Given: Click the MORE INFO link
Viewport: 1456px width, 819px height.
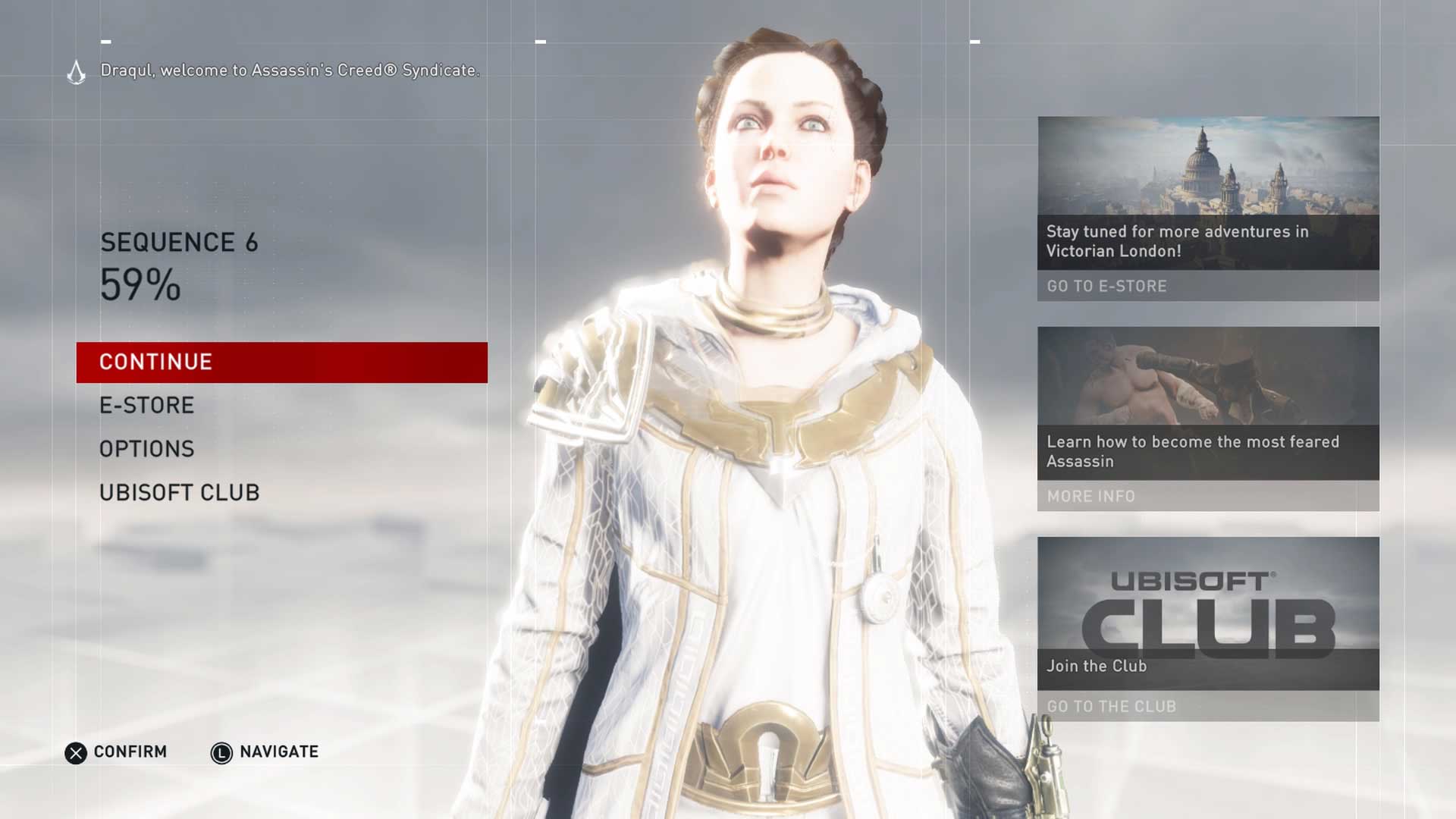Looking at the screenshot, I should tap(1091, 496).
